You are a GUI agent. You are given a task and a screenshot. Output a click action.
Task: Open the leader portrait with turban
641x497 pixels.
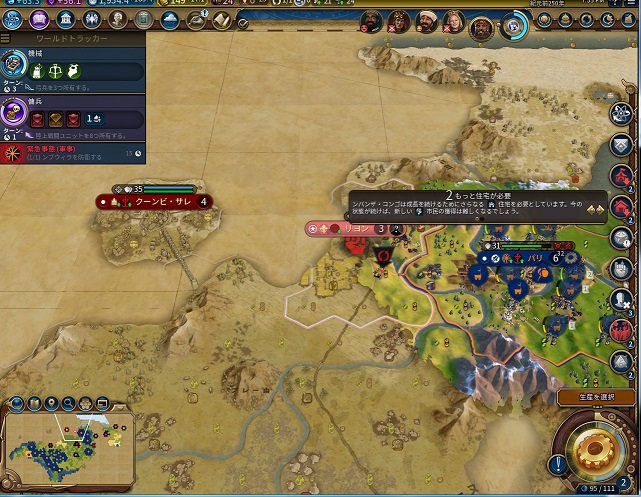pos(425,22)
